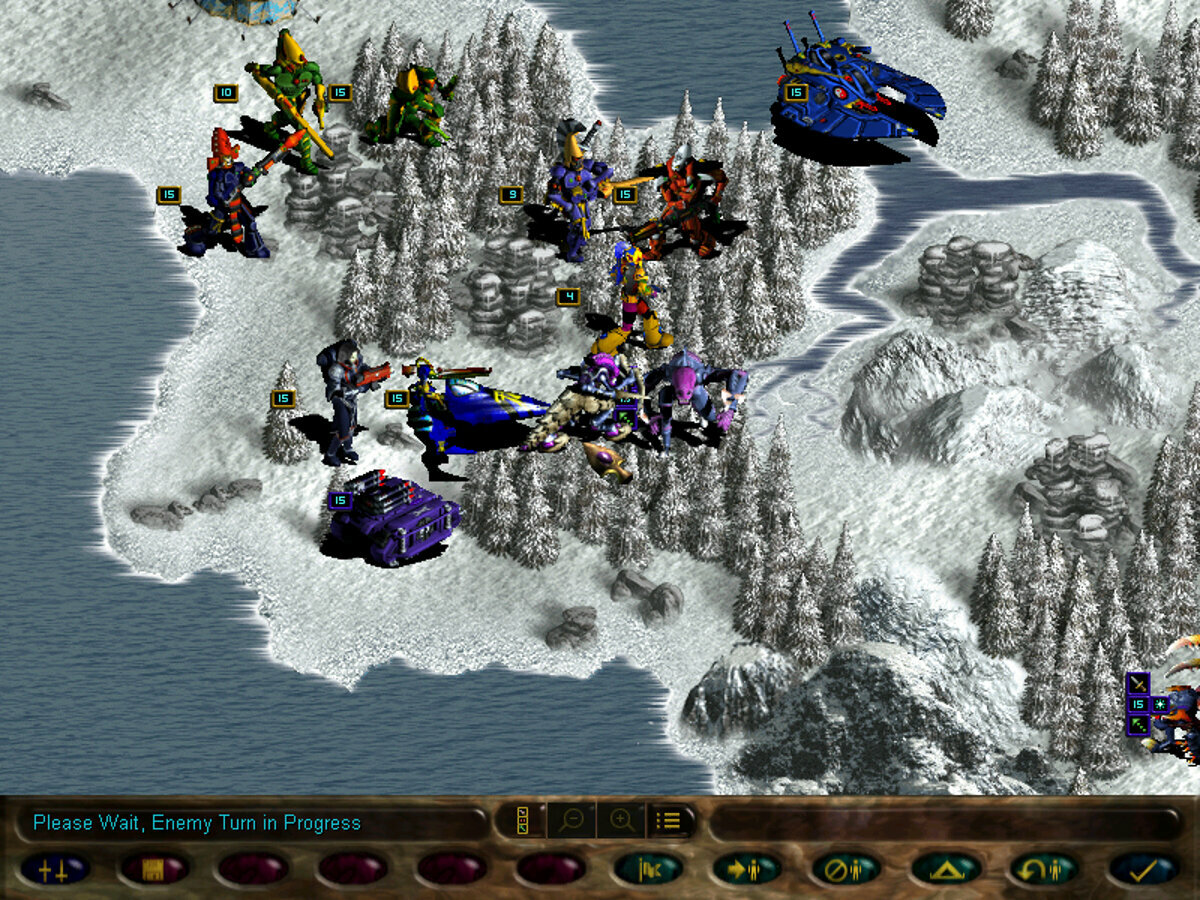The width and height of the screenshot is (1200, 900).
Task: Select the two swords button
Action: [x=54, y=868]
